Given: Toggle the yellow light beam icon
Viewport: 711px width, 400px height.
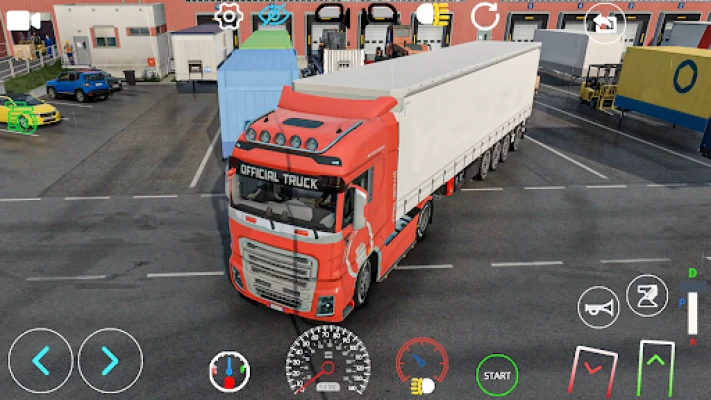Looking at the screenshot, I should click(x=422, y=384).
